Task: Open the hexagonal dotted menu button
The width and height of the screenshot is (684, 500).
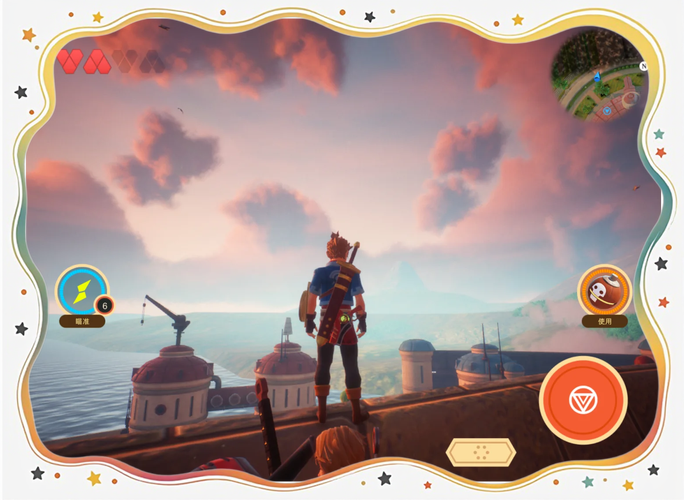Action: (x=481, y=452)
